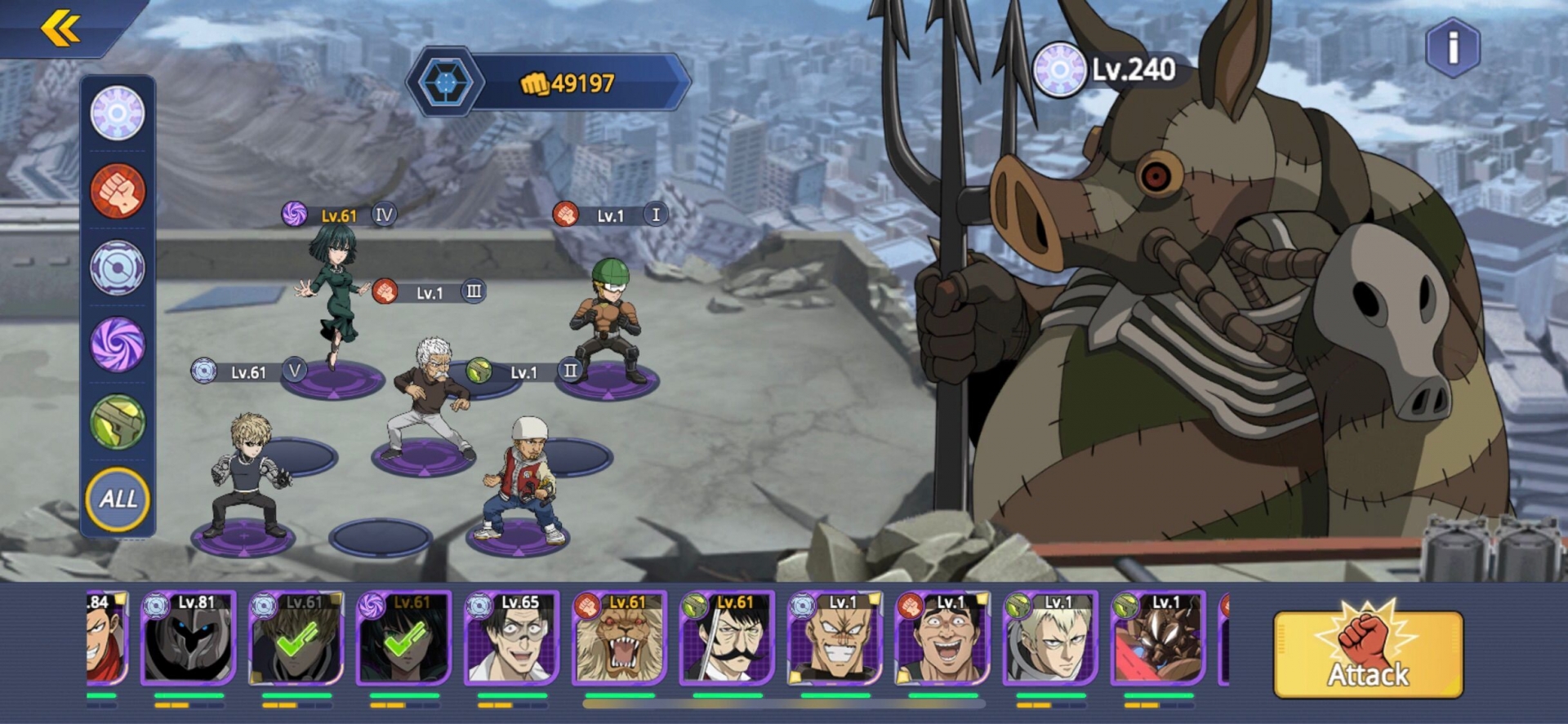Show all hero types with ALL filter
Screen dimensions: 1568x724
click(x=118, y=499)
